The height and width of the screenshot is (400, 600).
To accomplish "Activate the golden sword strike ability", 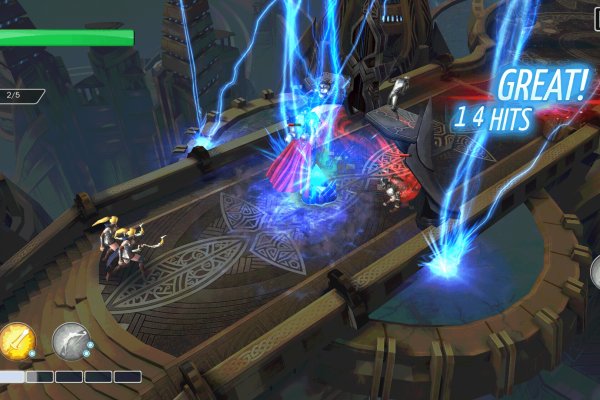I will (17, 340).
